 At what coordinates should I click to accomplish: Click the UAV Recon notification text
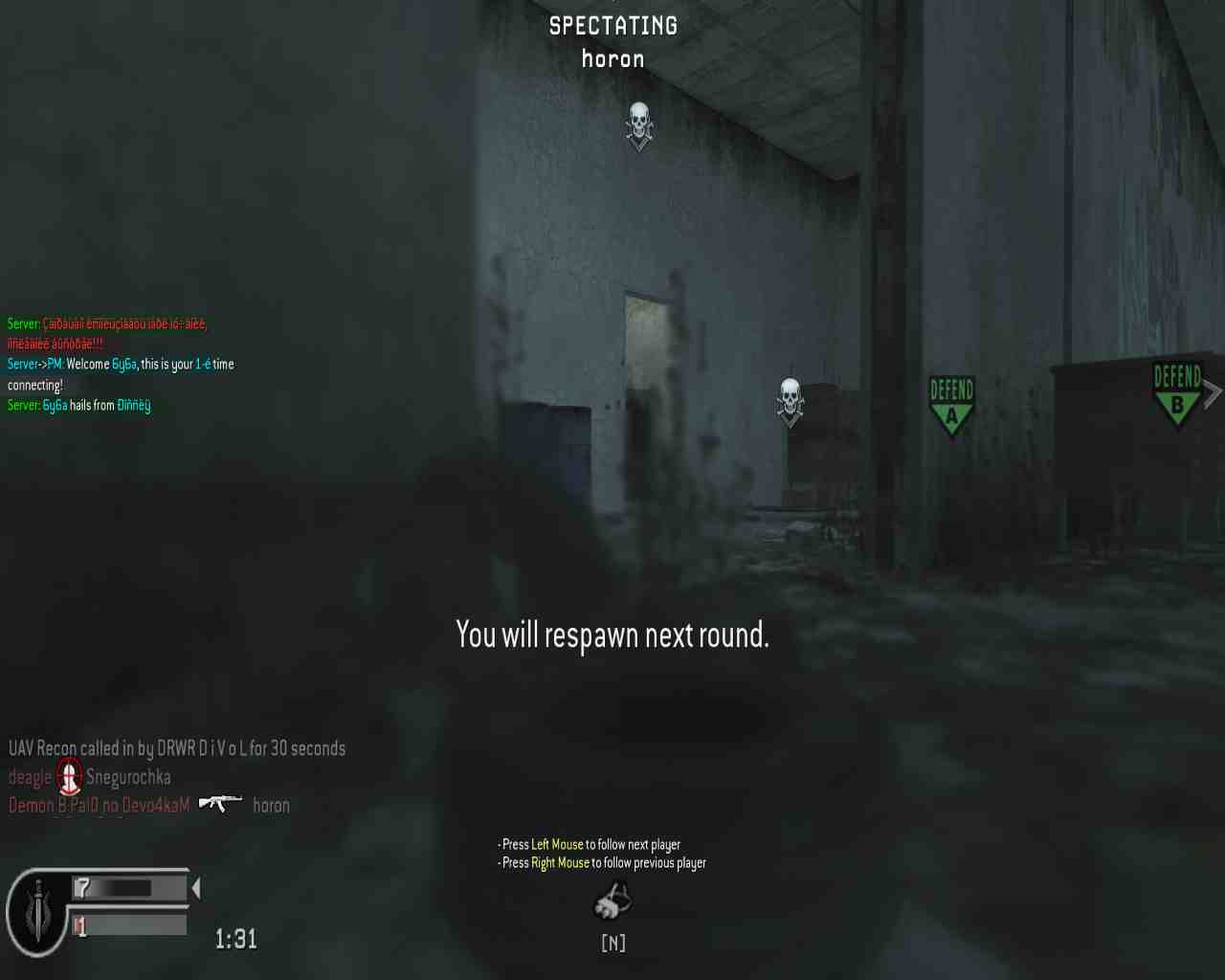click(x=177, y=748)
